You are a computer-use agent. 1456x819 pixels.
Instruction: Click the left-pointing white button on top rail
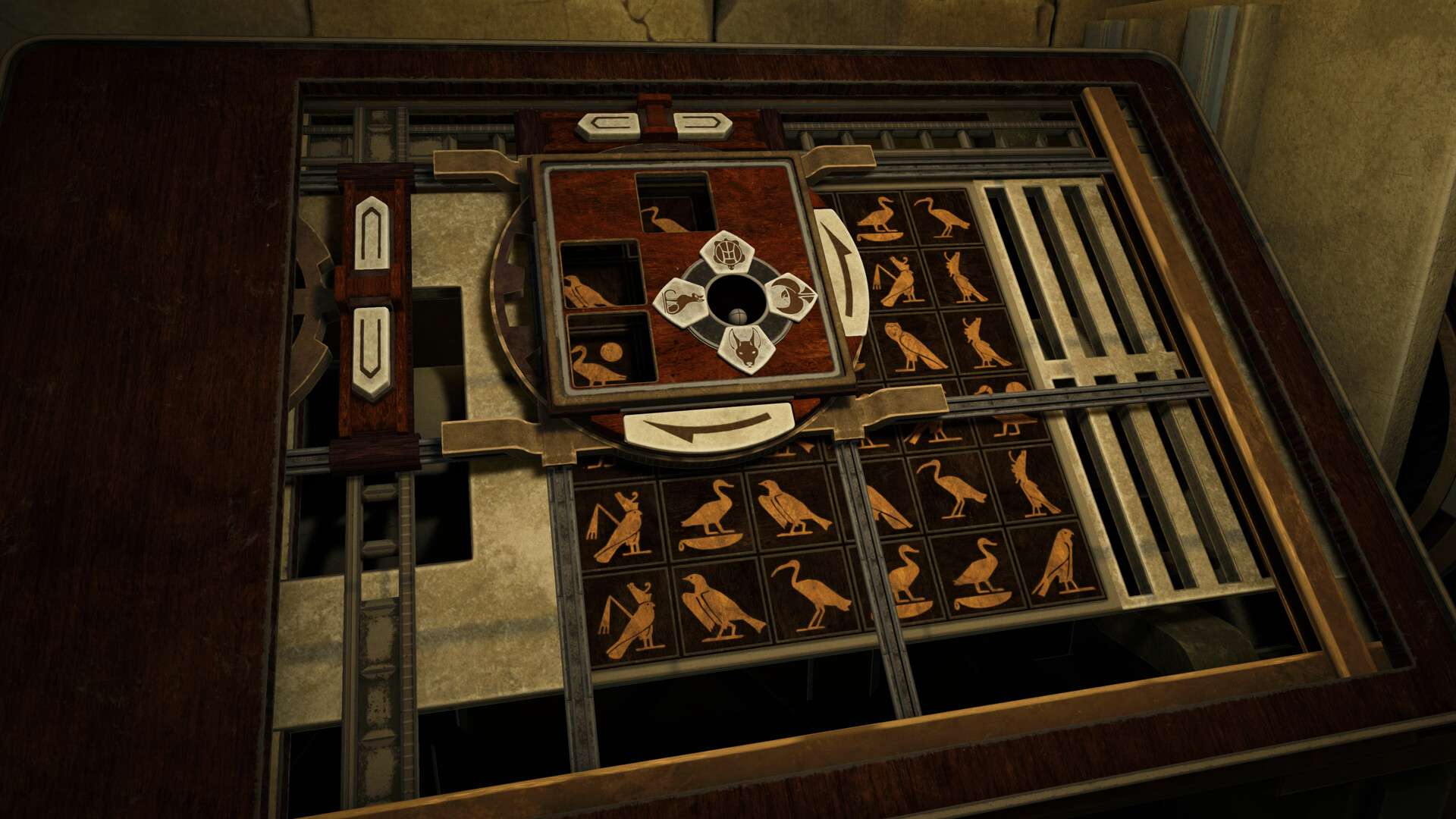click(x=608, y=125)
